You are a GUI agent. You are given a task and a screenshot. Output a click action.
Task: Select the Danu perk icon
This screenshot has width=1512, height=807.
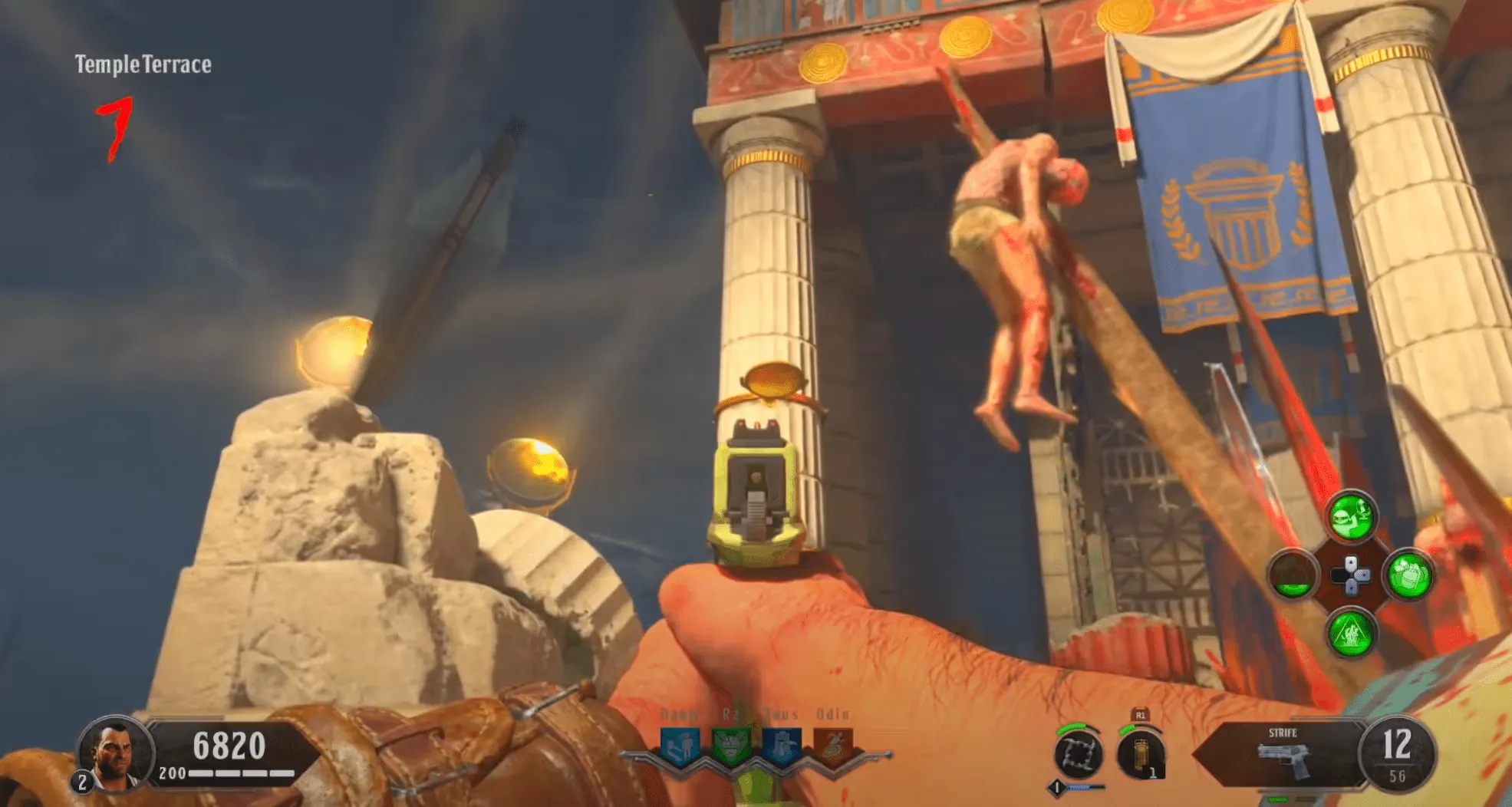pos(680,745)
